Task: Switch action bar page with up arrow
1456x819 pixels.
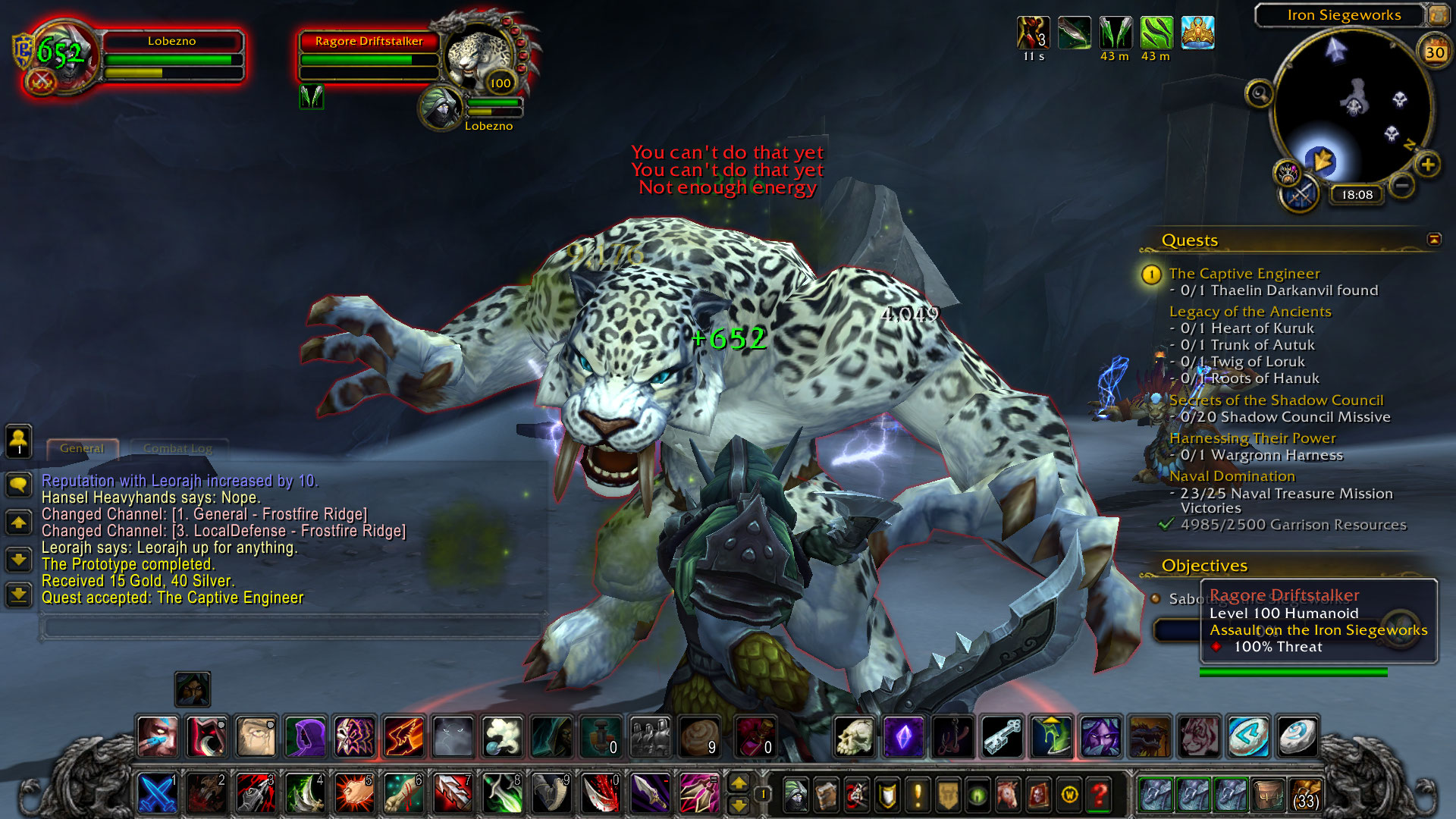Action: (739, 783)
